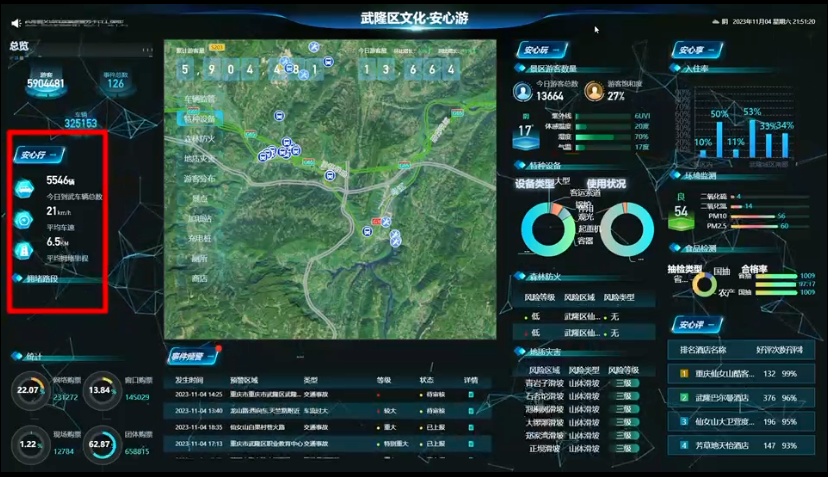Select the fourth-ranked hotel row
Image resolution: width=828 pixels, height=477 pixels.
(744, 446)
